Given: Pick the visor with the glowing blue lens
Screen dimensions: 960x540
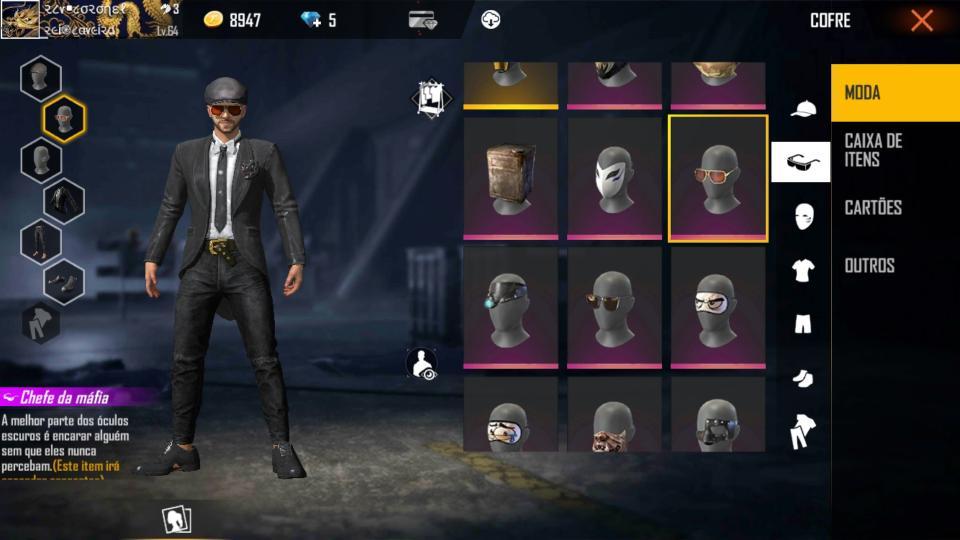Looking at the screenshot, I should click(510, 308).
